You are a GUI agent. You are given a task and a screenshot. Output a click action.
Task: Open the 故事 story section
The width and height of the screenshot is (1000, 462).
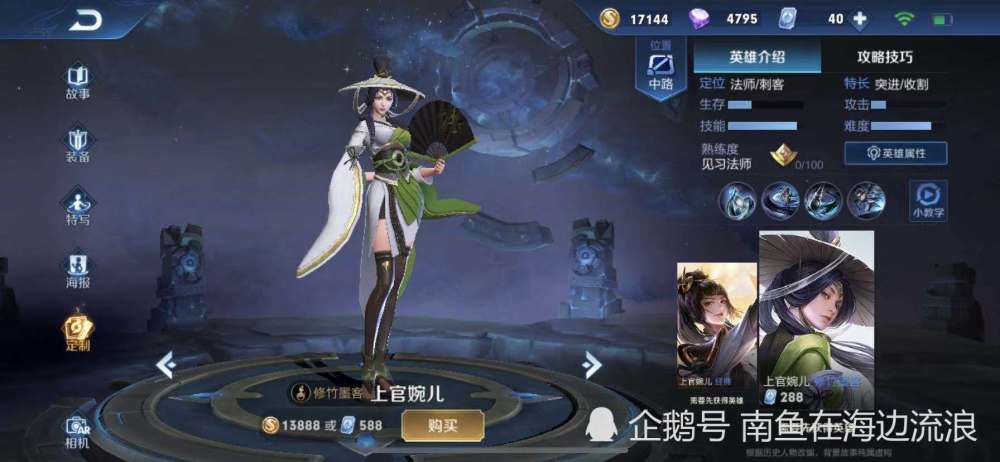(x=78, y=80)
